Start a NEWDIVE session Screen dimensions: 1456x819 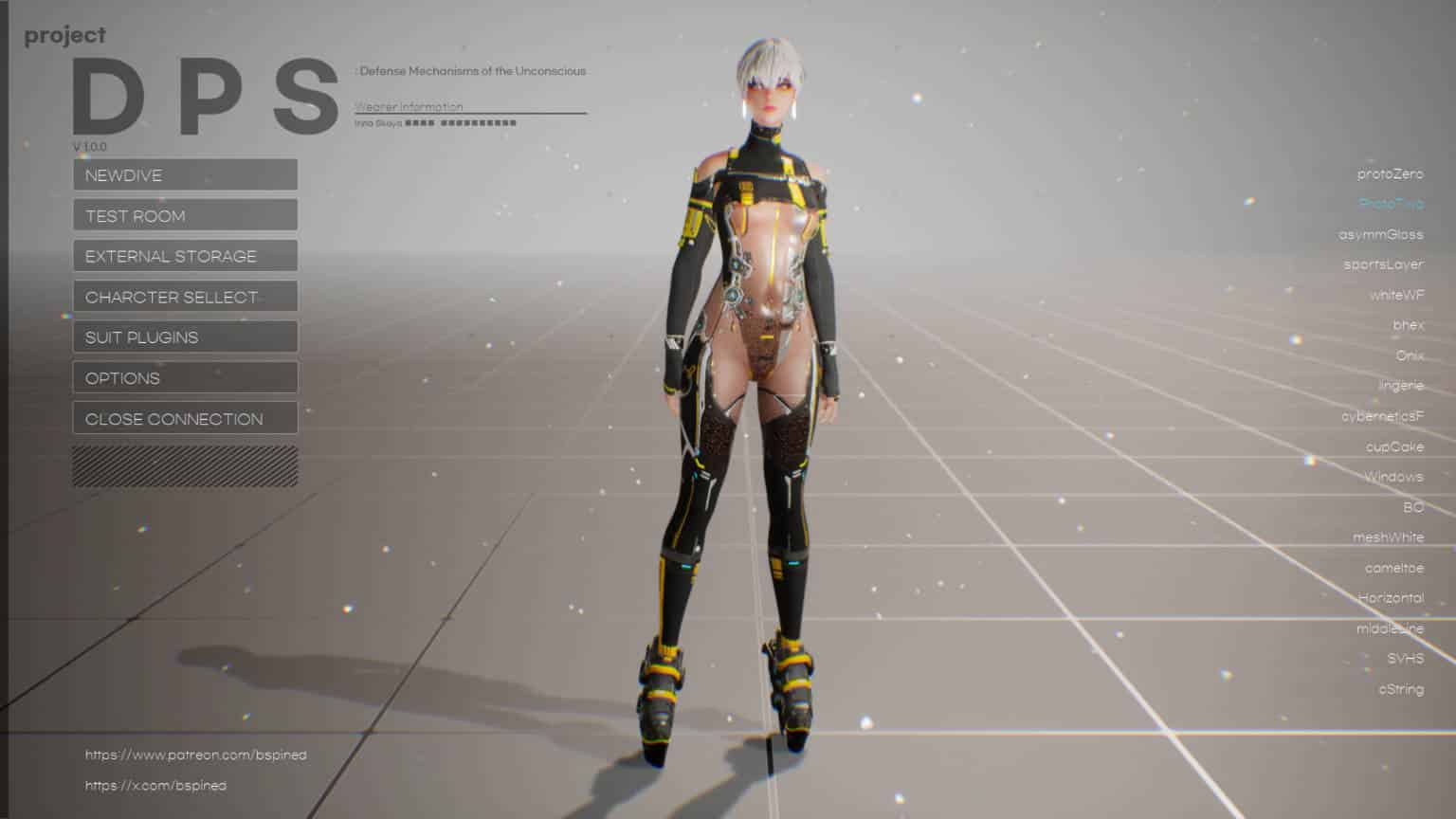click(185, 175)
